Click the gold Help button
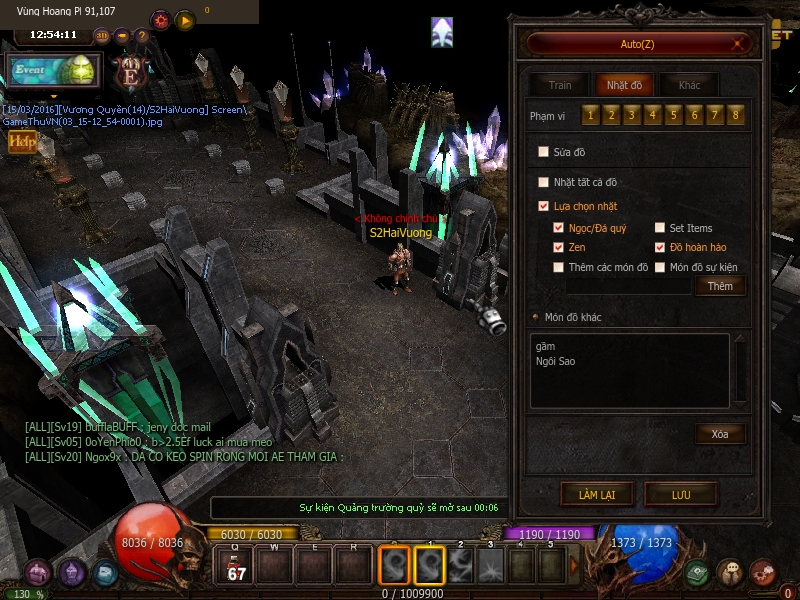800x600 pixels. tap(22, 142)
